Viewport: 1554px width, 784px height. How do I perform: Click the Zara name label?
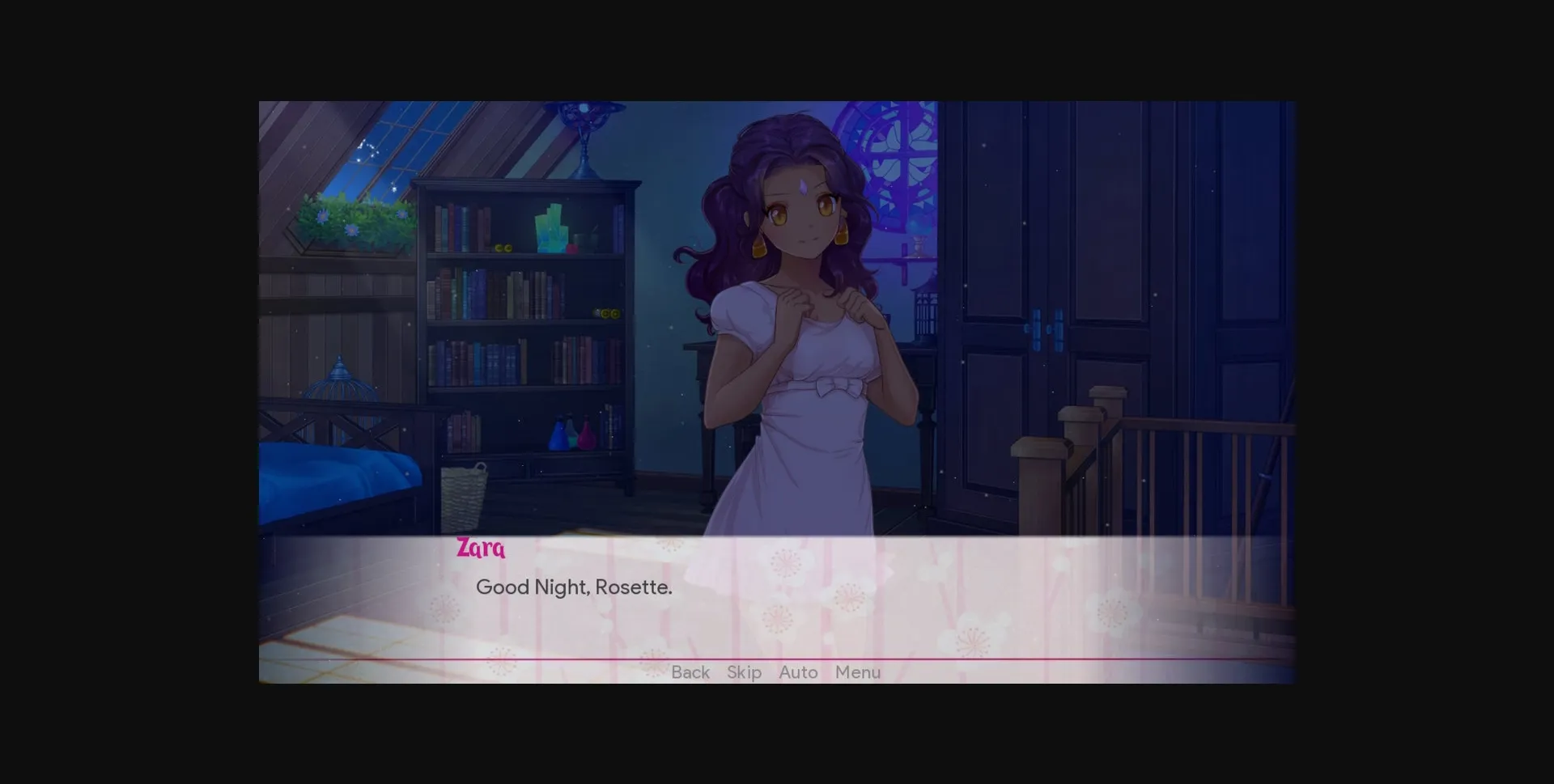[x=479, y=549]
